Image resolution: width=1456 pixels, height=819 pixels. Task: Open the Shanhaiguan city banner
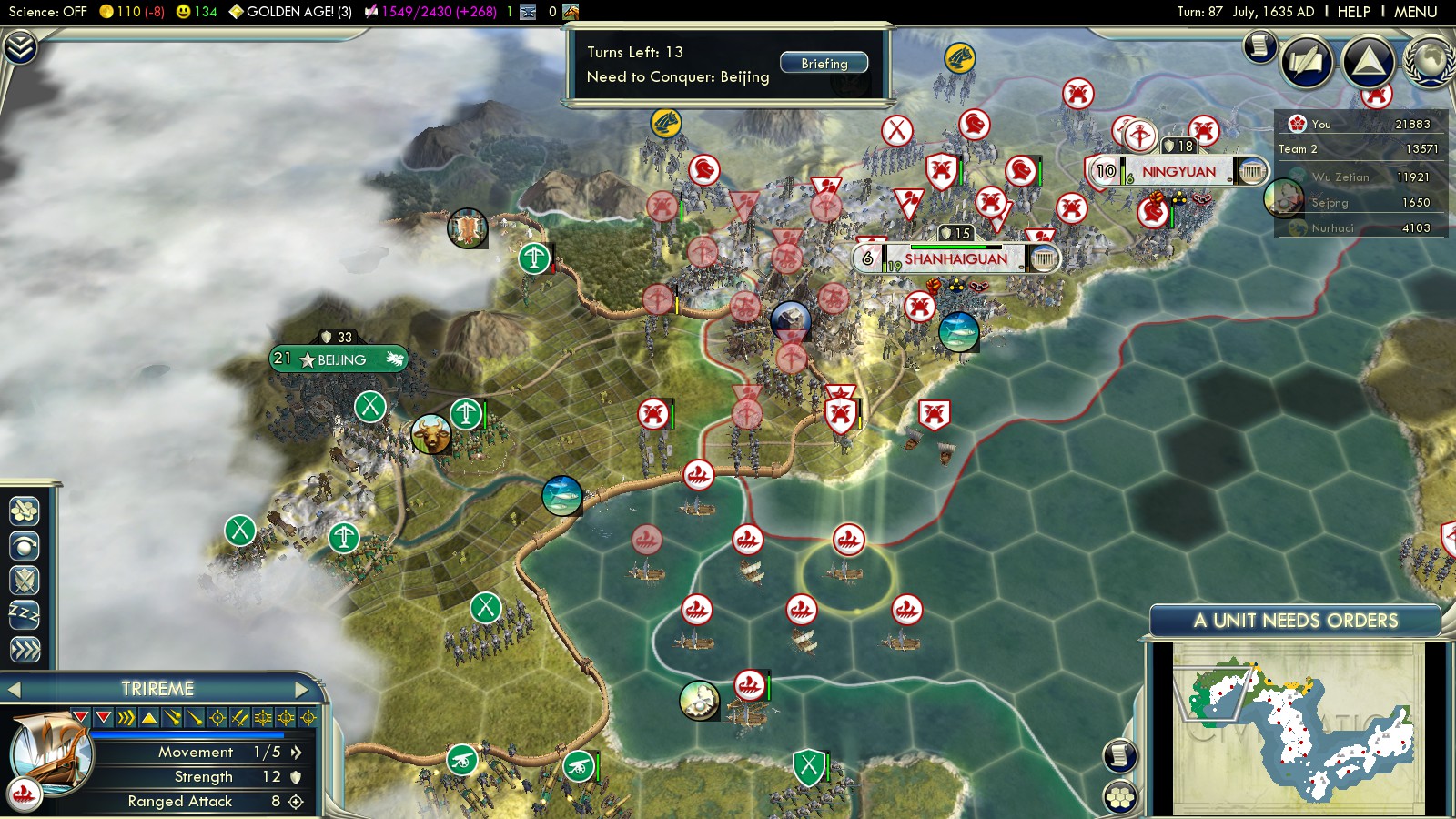(955, 259)
